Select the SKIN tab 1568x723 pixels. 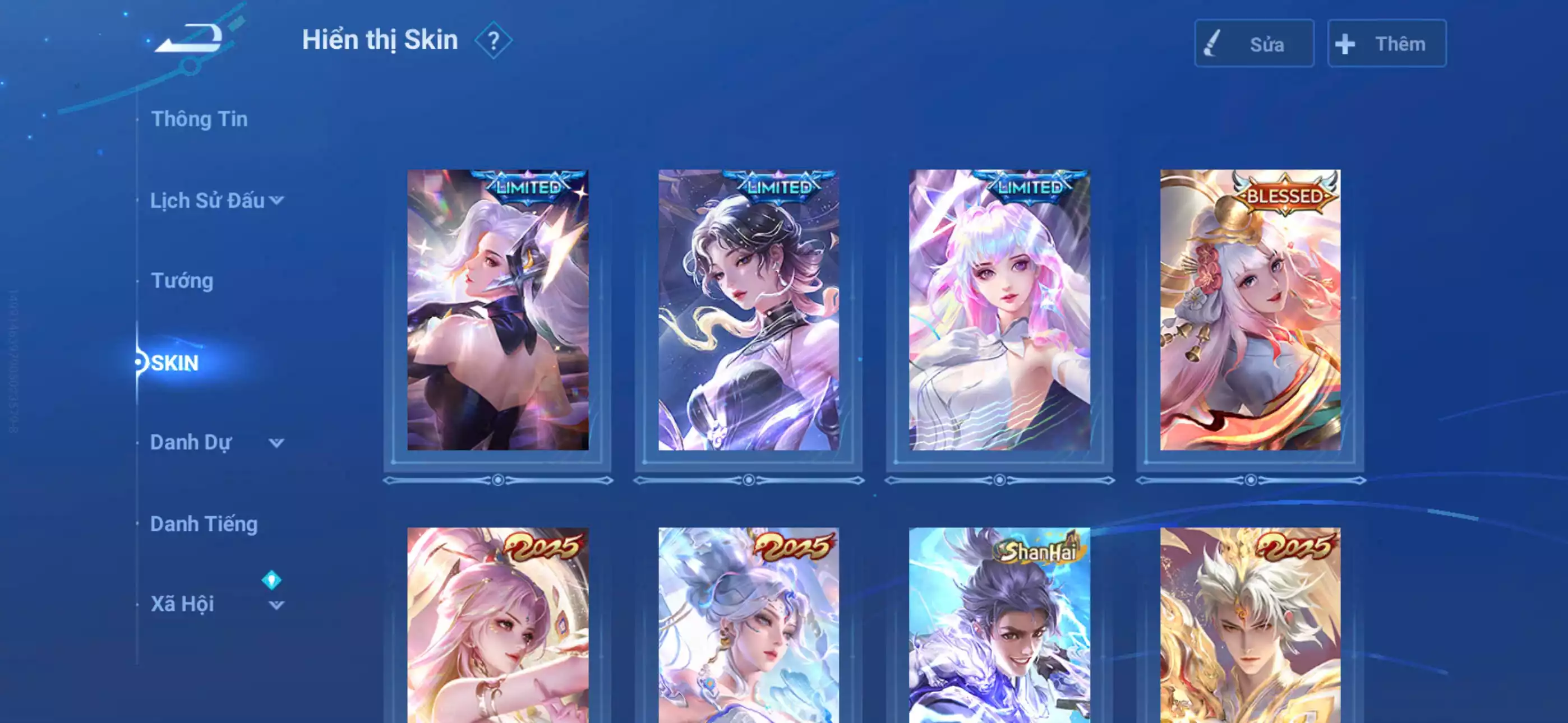click(x=174, y=363)
